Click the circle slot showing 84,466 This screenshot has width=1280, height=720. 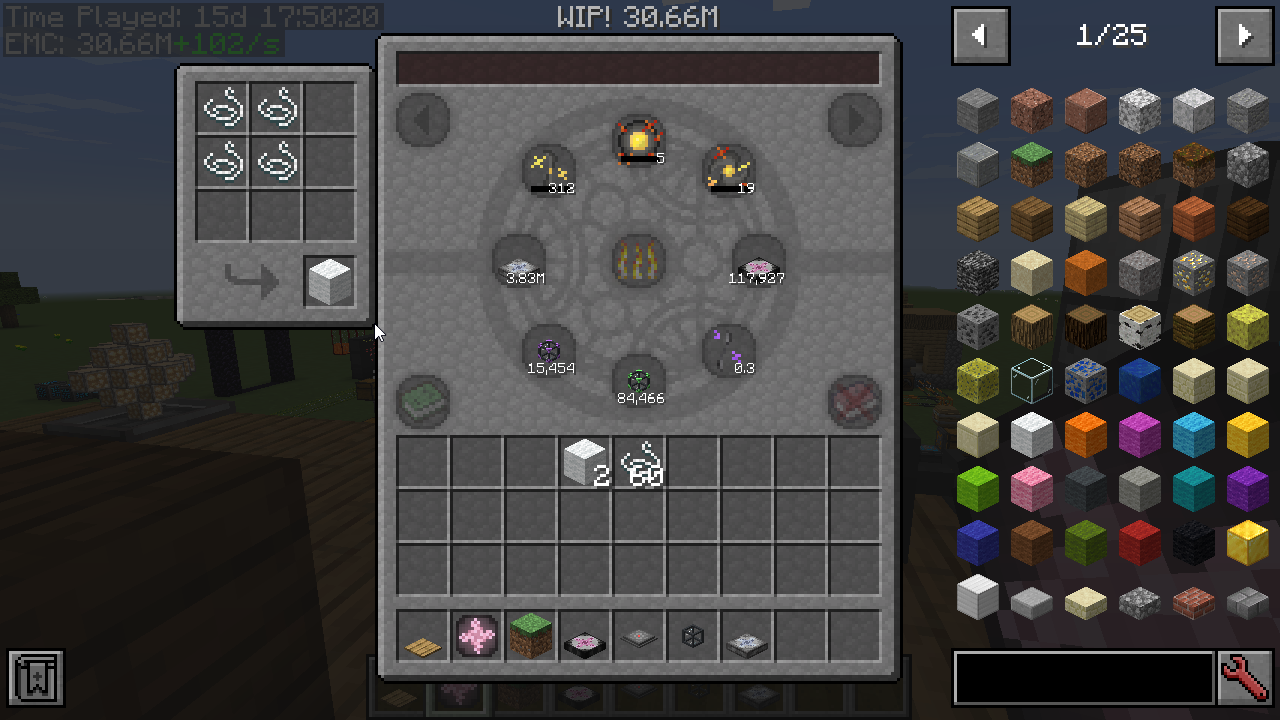click(639, 381)
